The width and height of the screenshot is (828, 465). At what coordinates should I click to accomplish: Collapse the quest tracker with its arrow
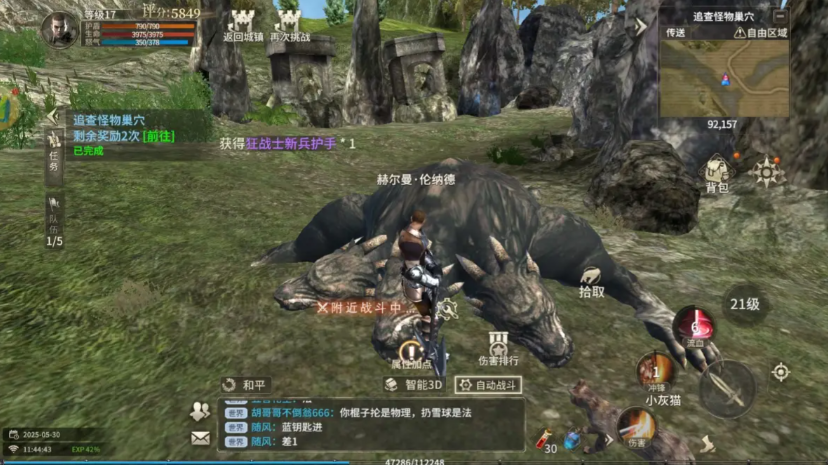point(52,116)
